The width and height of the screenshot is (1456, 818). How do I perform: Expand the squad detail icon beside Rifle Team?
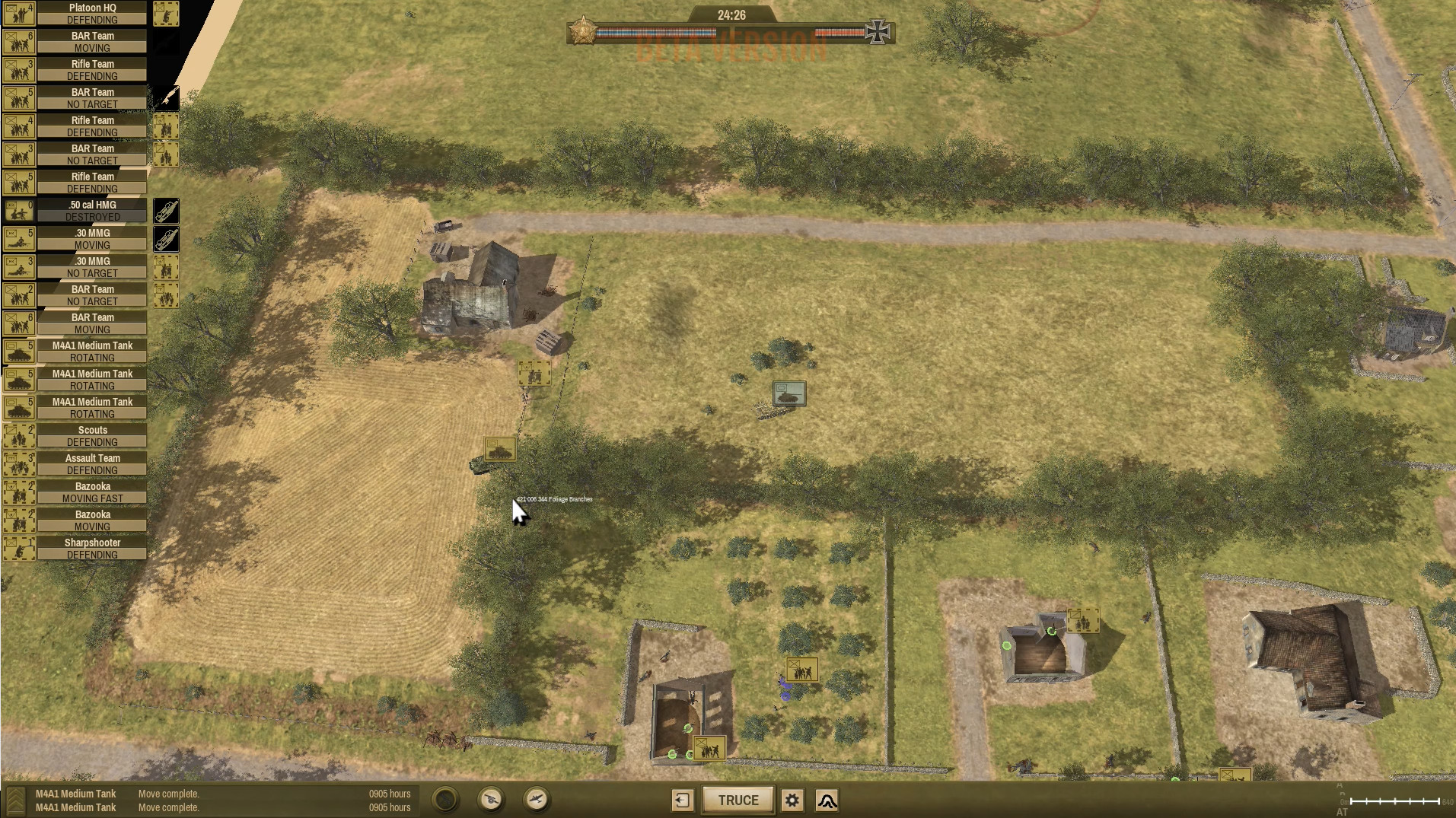(x=166, y=126)
